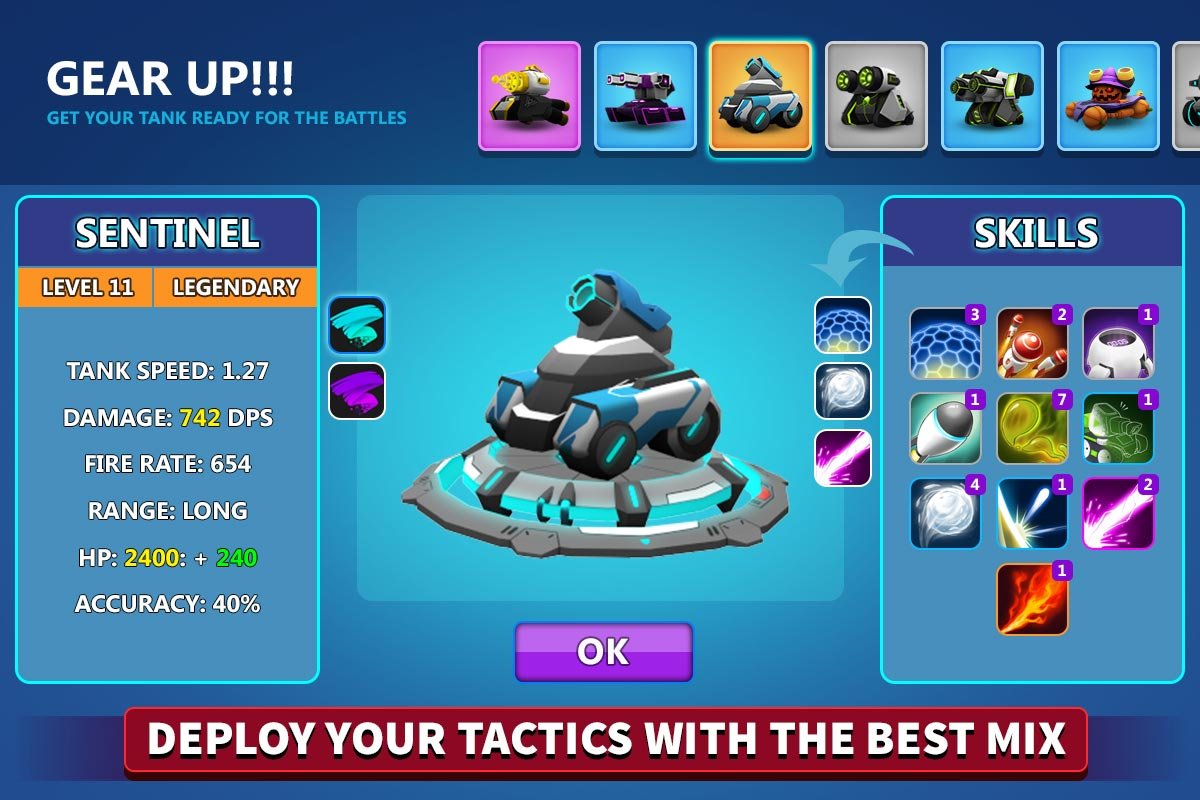Select the red rocket skill icon
Viewport: 1200px width, 800px height.
1032,343
